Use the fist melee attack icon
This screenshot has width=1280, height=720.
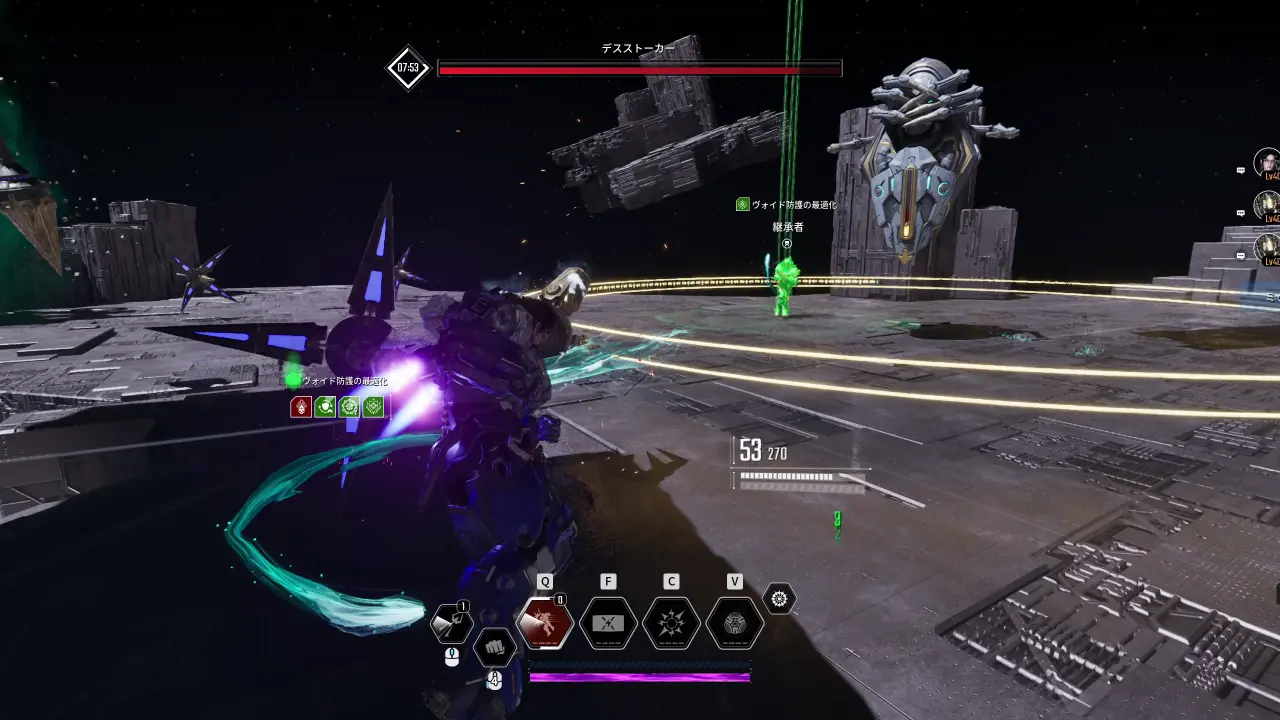(x=494, y=647)
